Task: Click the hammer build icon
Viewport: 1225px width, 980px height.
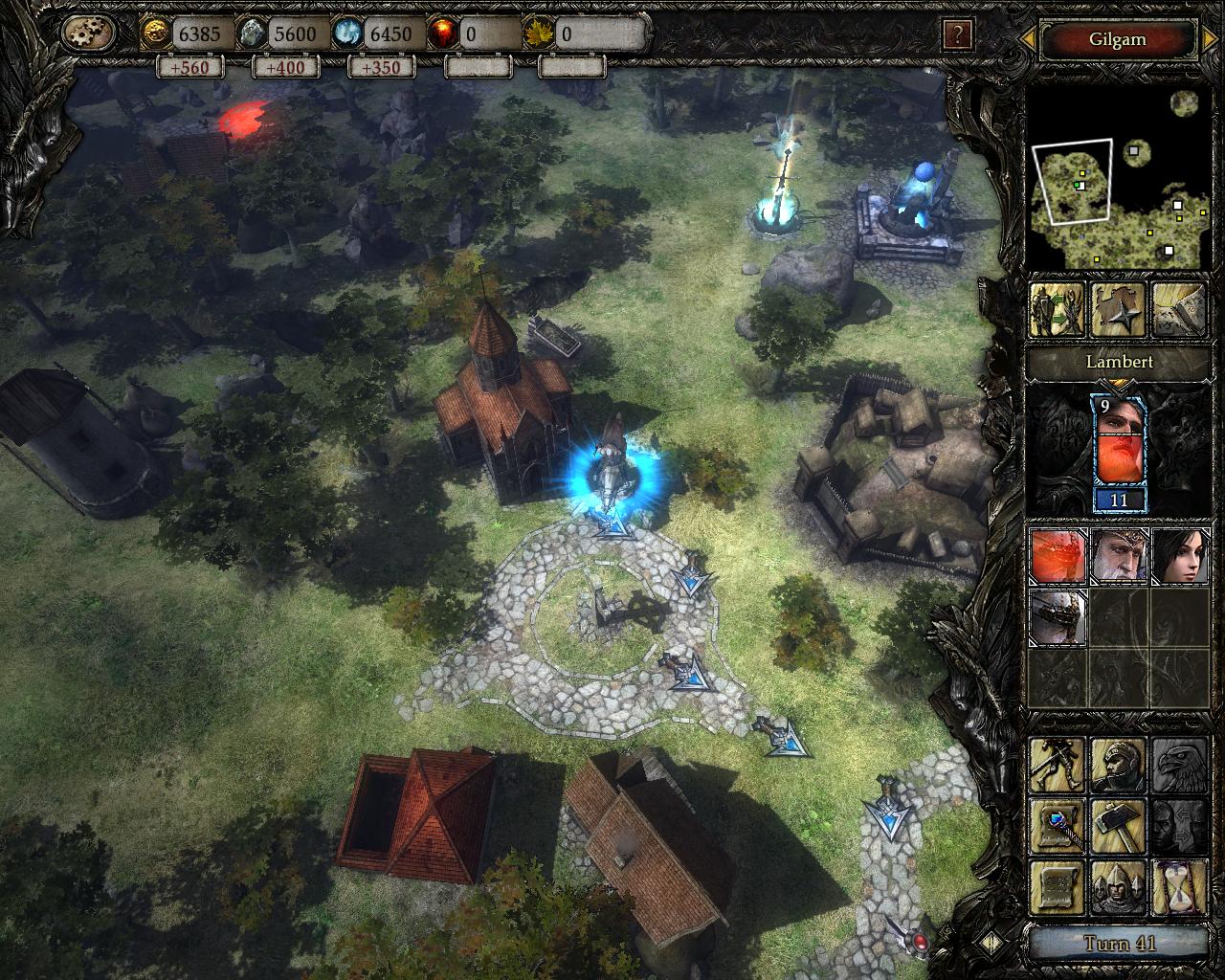Action: (x=1118, y=825)
